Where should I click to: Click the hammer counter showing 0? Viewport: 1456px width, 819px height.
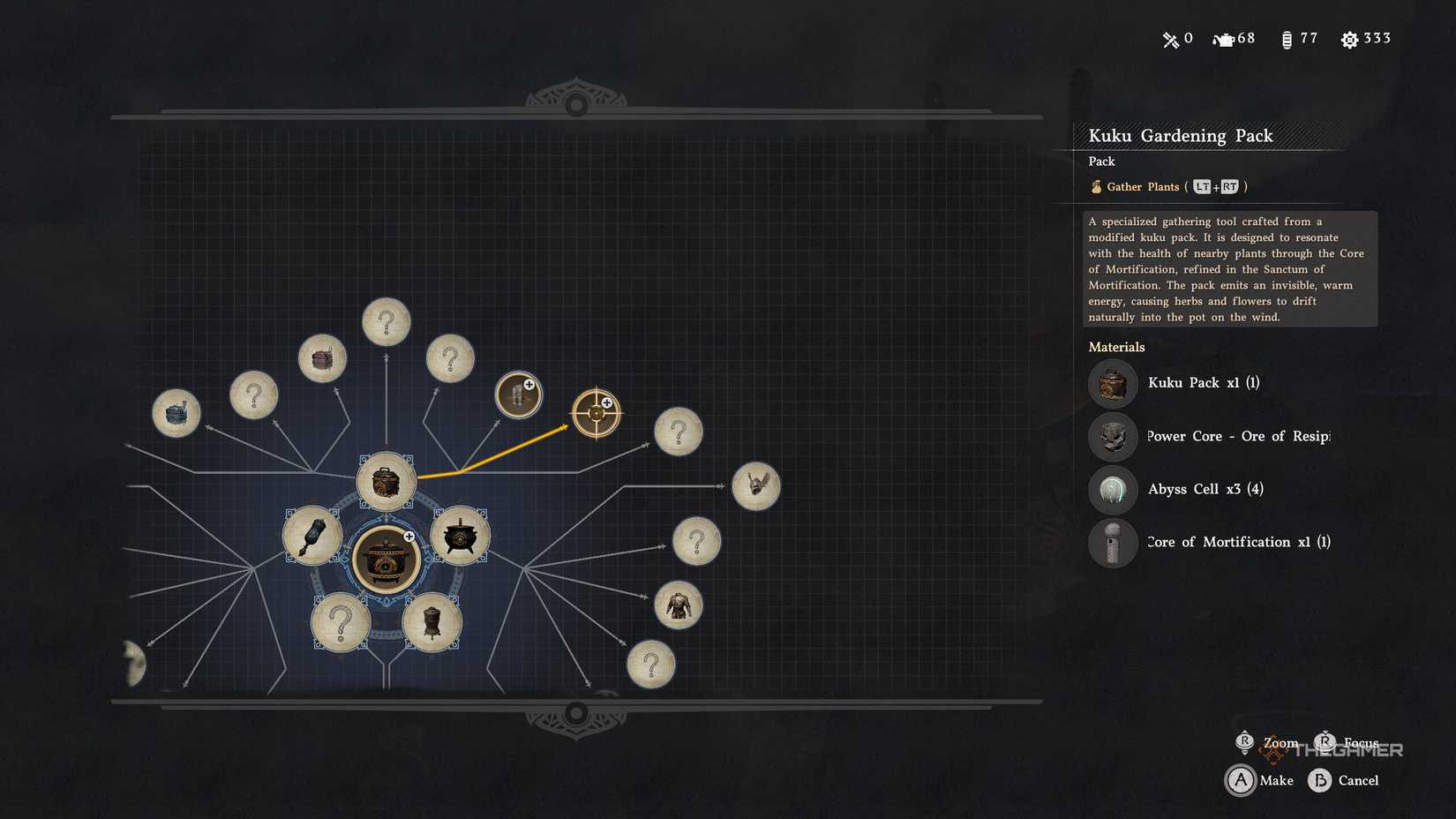coord(1176,39)
